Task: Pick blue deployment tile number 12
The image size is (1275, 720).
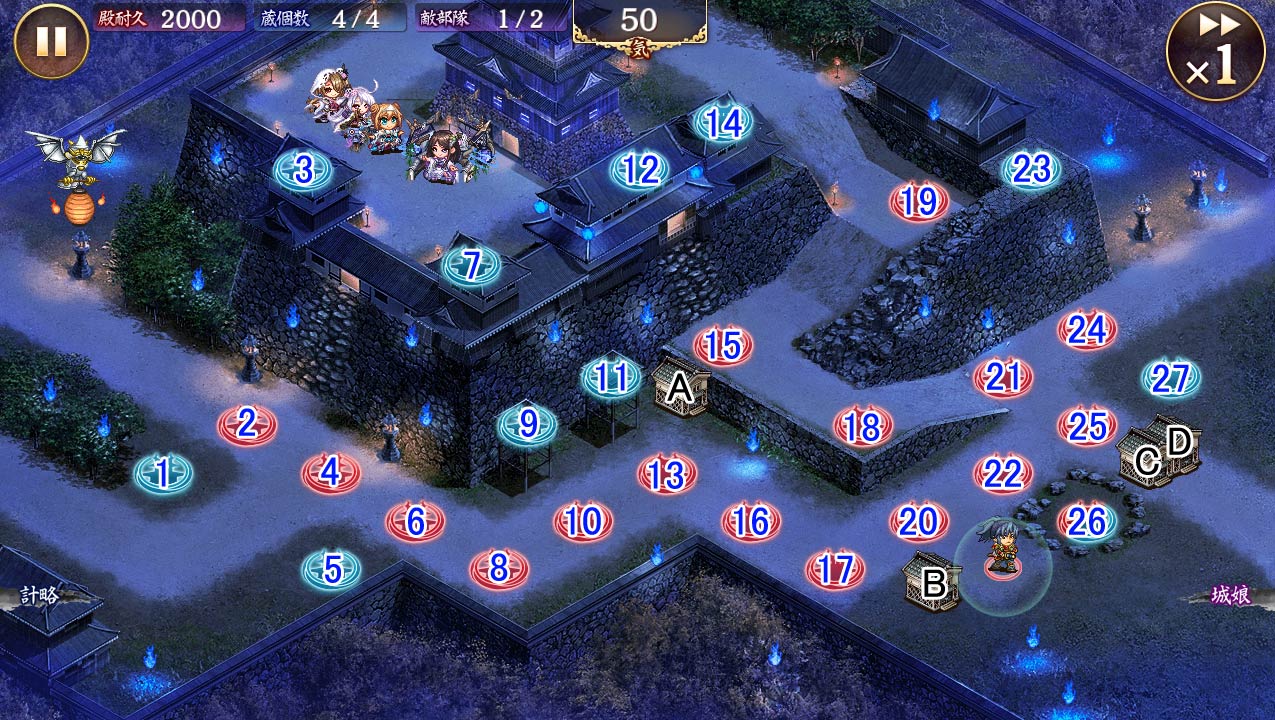Action: (640, 171)
